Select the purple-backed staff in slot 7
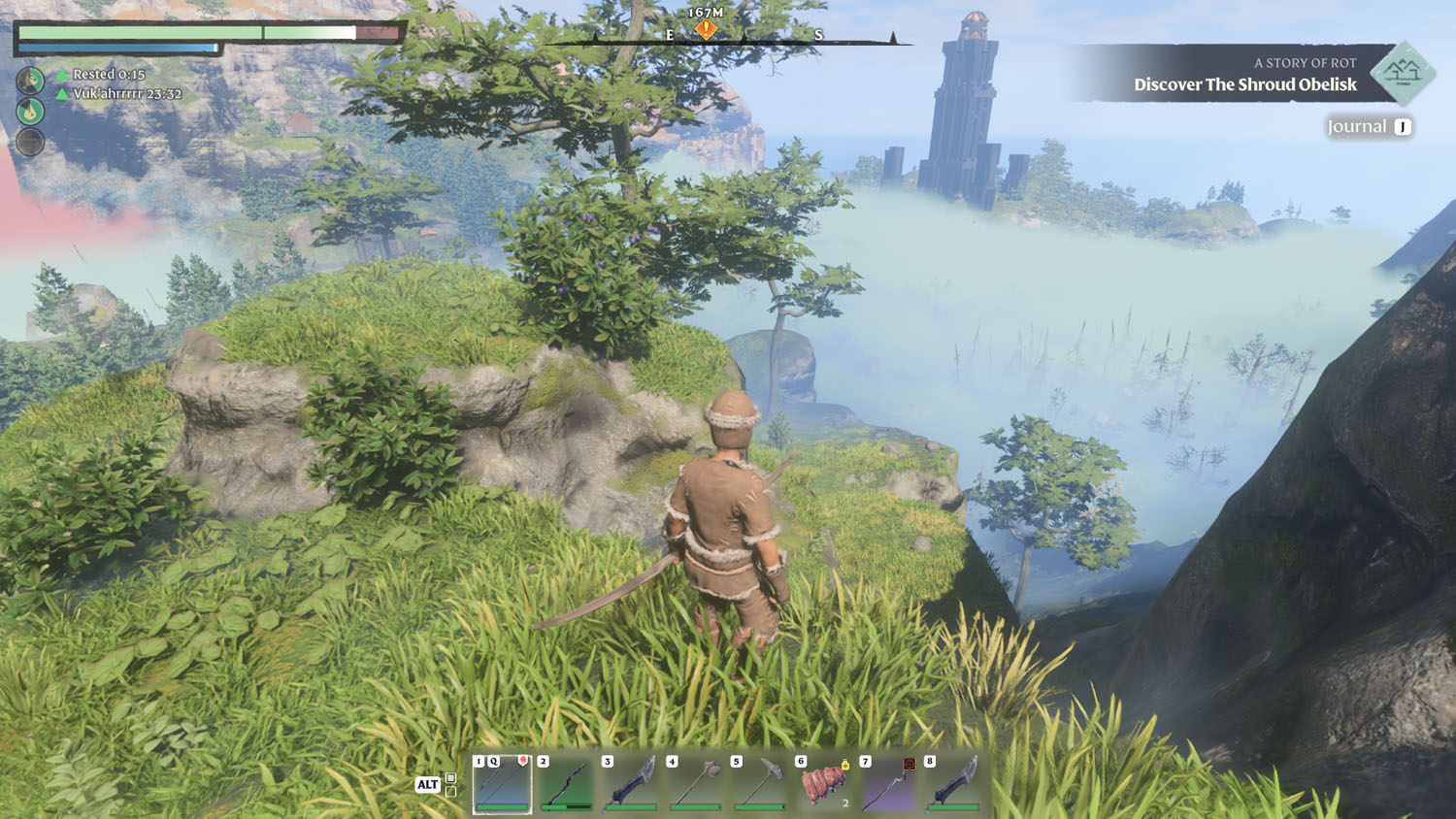The height and width of the screenshot is (819, 1456). (x=889, y=783)
